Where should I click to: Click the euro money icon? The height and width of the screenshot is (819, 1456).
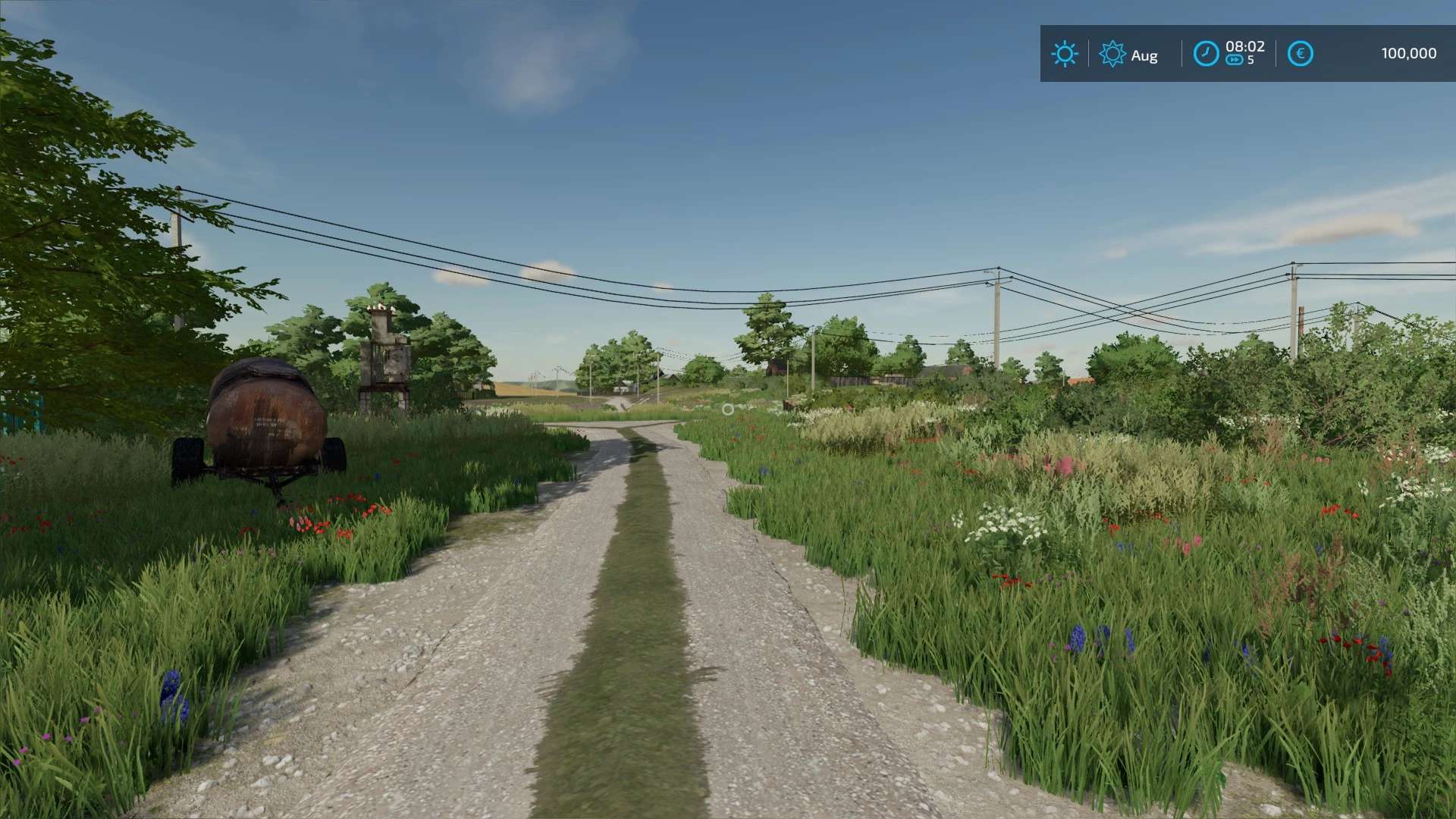point(1300,54)
